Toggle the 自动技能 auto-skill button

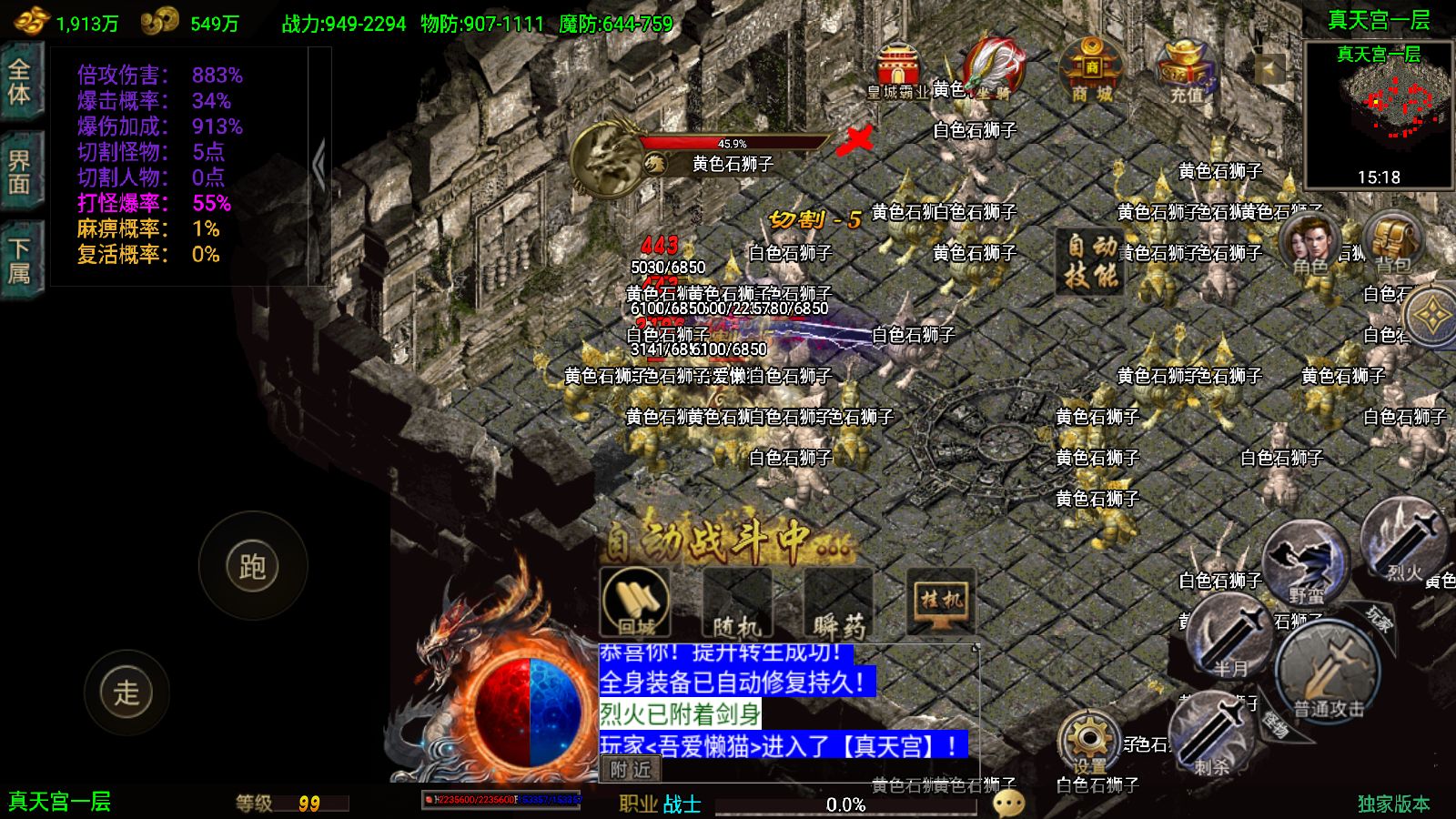pyautogui.click(x=1091, y=262)
